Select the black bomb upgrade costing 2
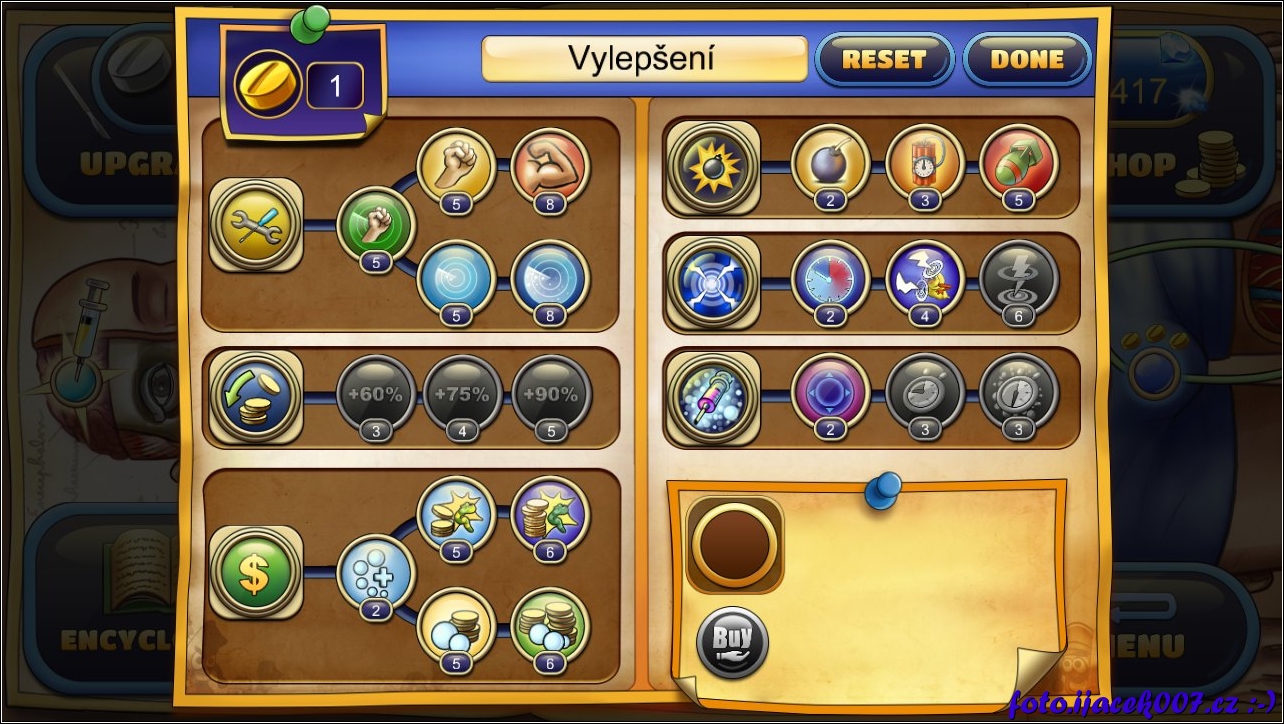Viewport: 1284px width, 724px height. [x=830, y=164]
